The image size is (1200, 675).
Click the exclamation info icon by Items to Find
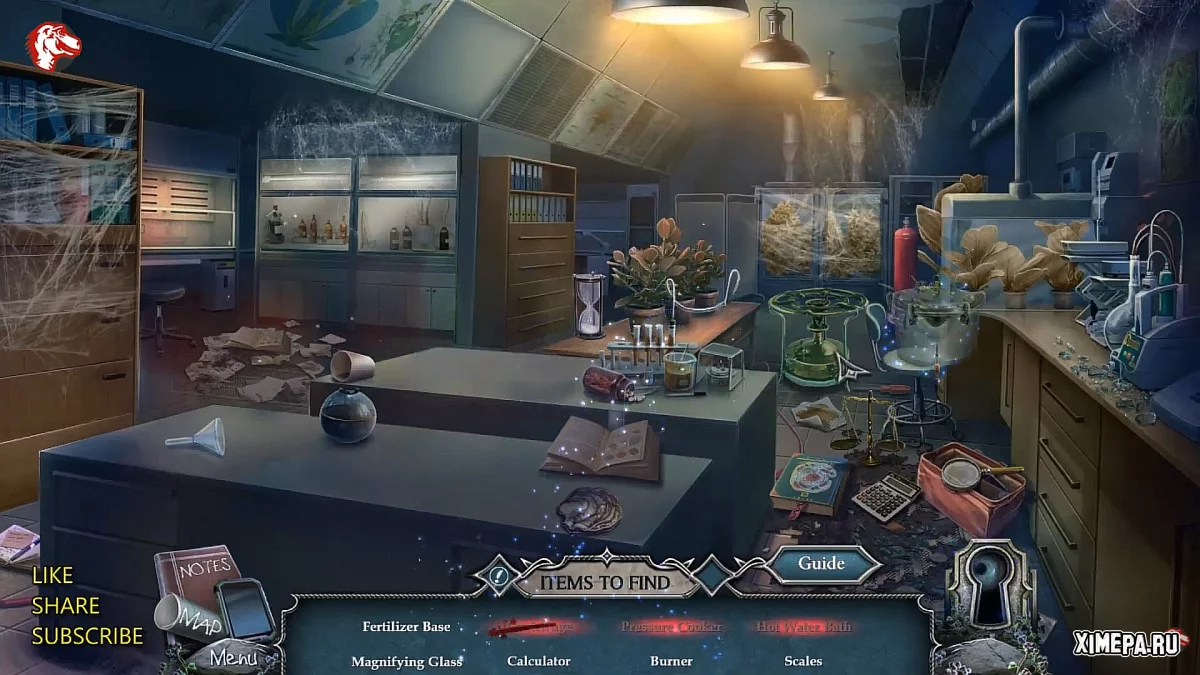tap(499, 576)
